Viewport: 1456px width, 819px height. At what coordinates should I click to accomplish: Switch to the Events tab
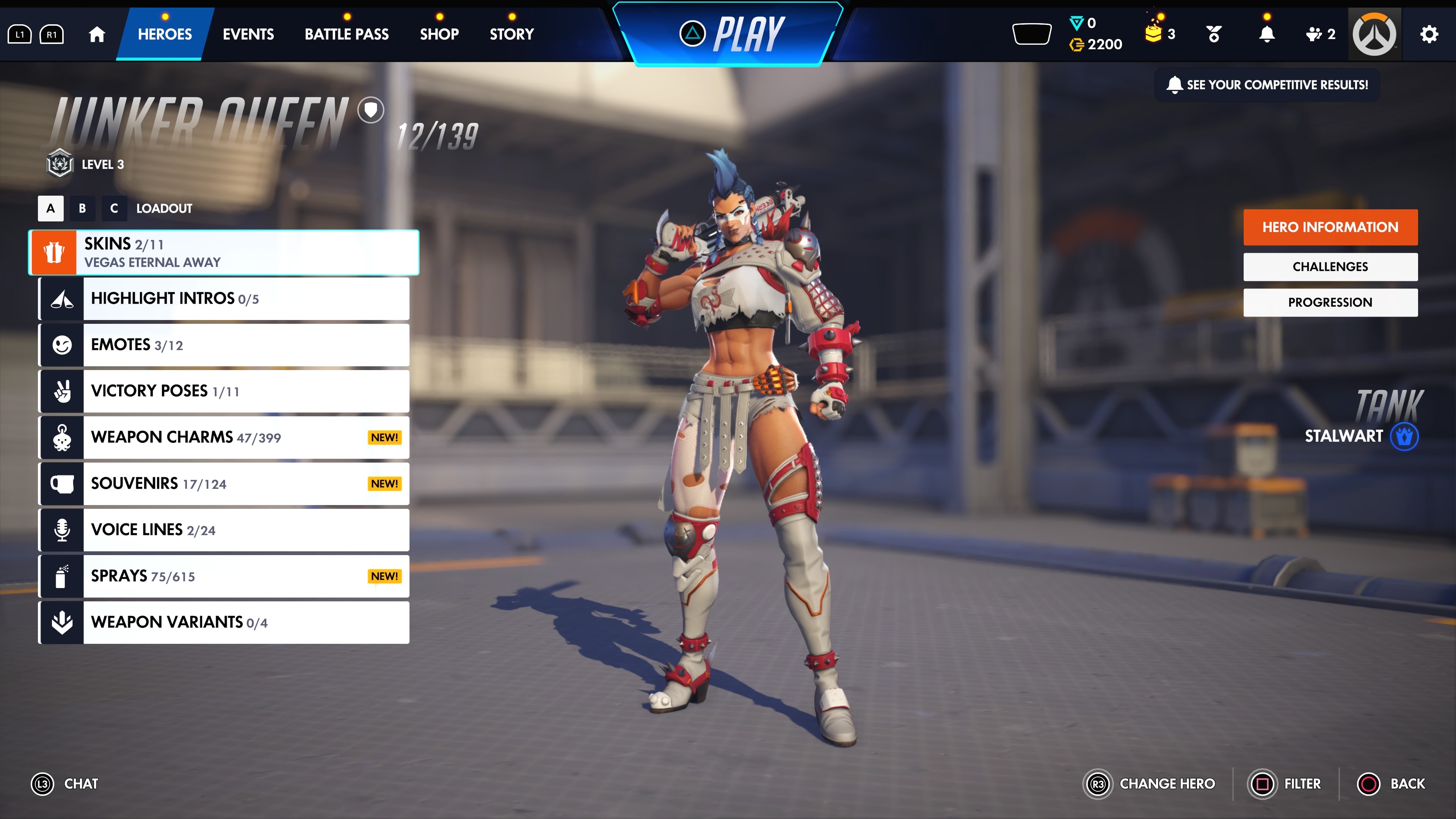click(248, 34)
